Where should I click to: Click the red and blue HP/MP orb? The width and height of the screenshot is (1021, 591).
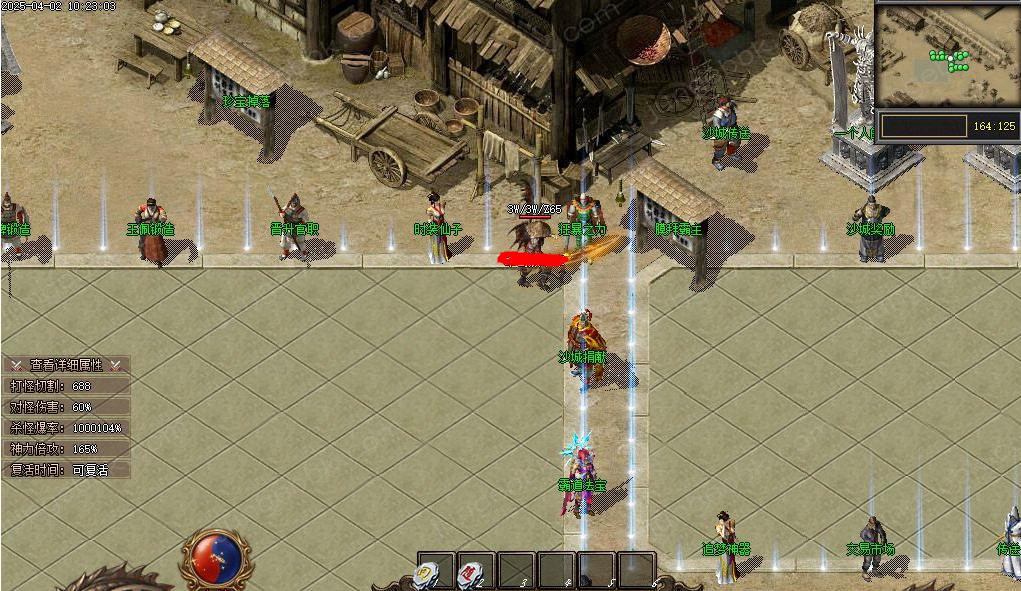tap(215, 560)
